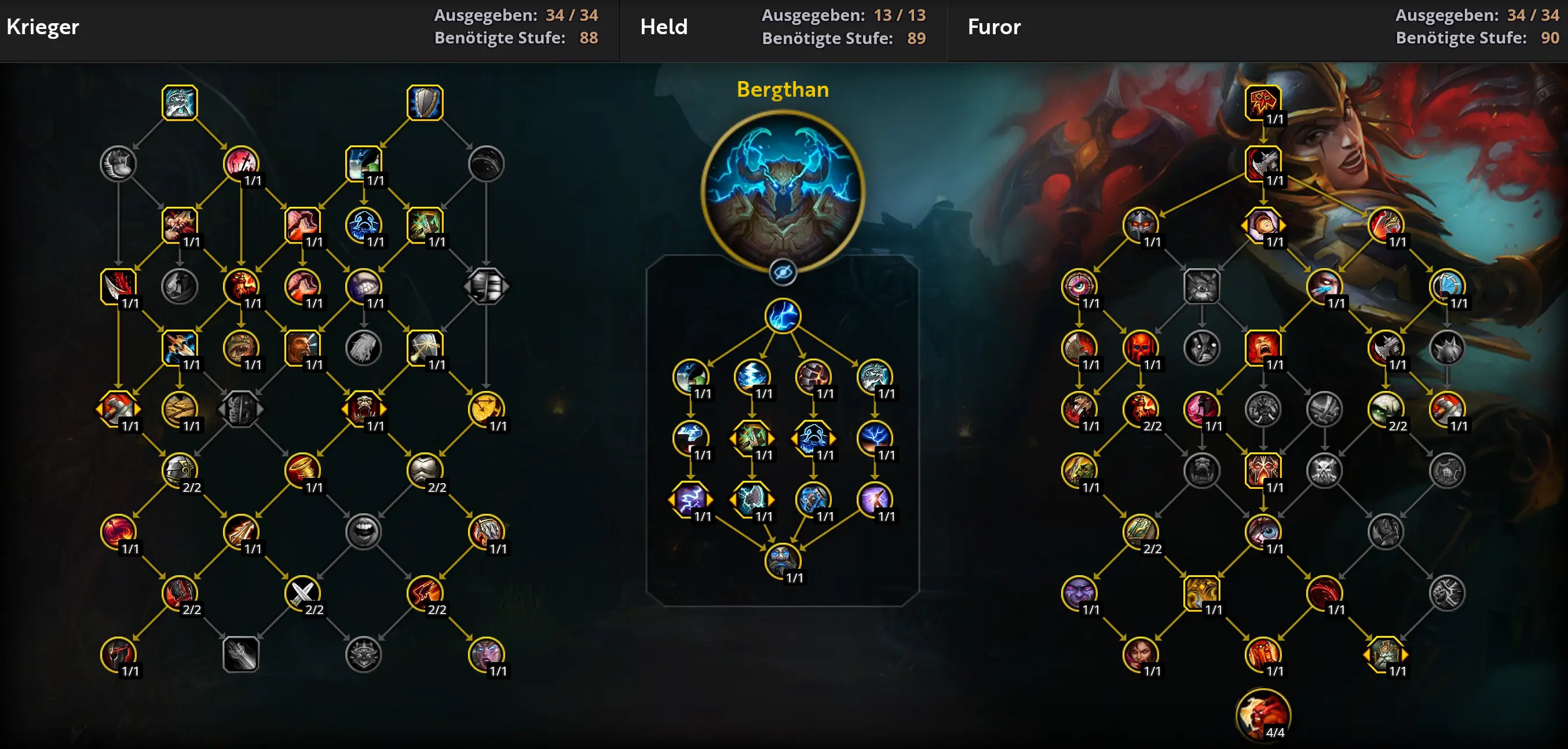Click the silver helmet 2/2 talent

[x=180, y=470]
